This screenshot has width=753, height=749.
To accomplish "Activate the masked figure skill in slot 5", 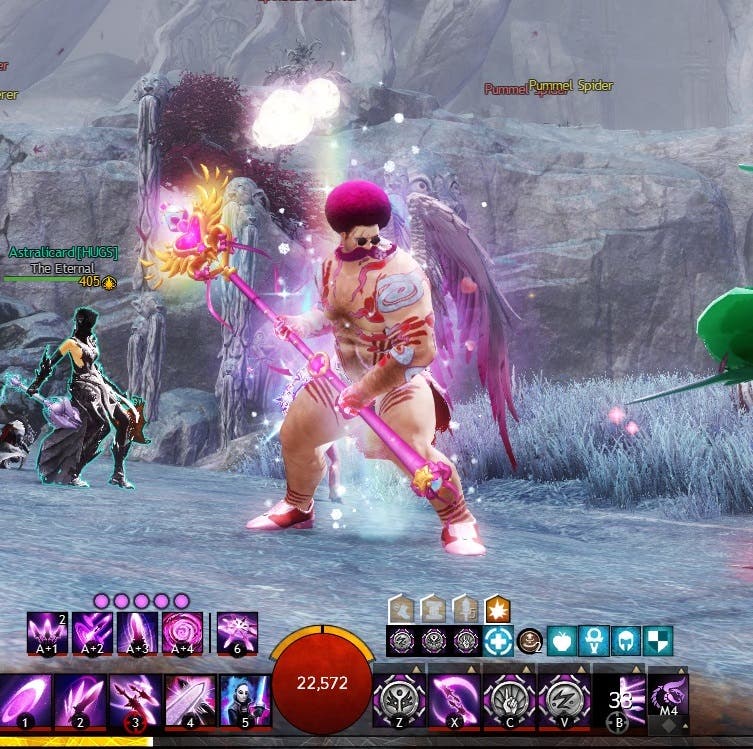I will [244, 699].
